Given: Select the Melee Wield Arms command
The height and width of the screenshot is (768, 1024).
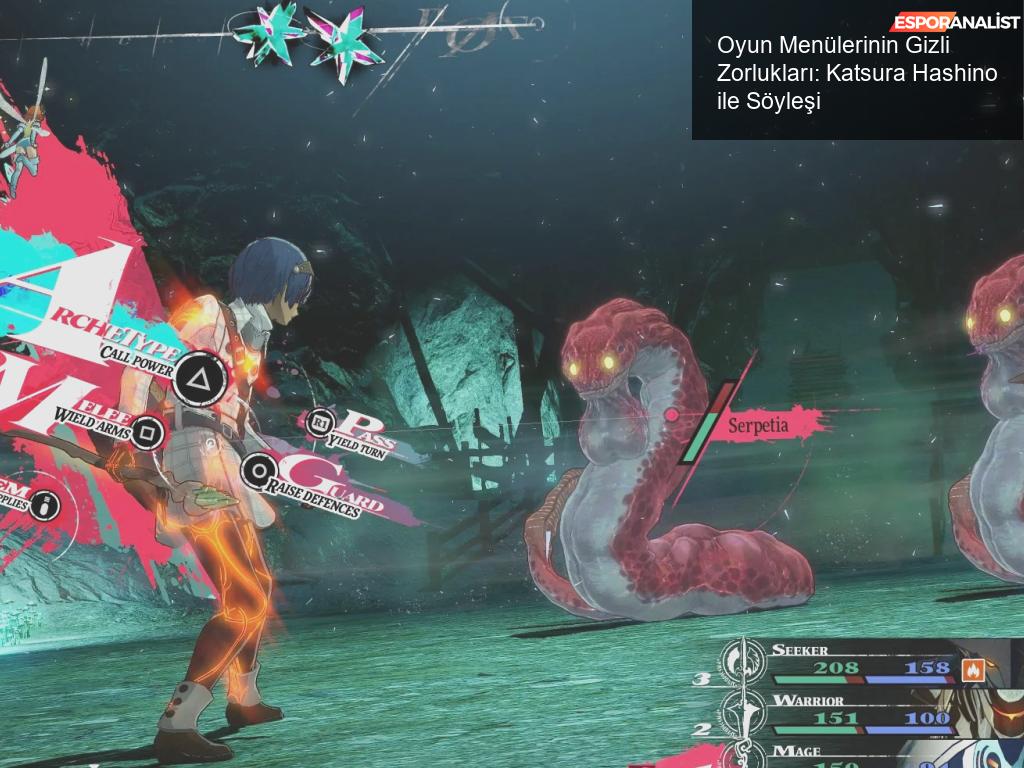Looking at the screenshot, I should (148, 431).
